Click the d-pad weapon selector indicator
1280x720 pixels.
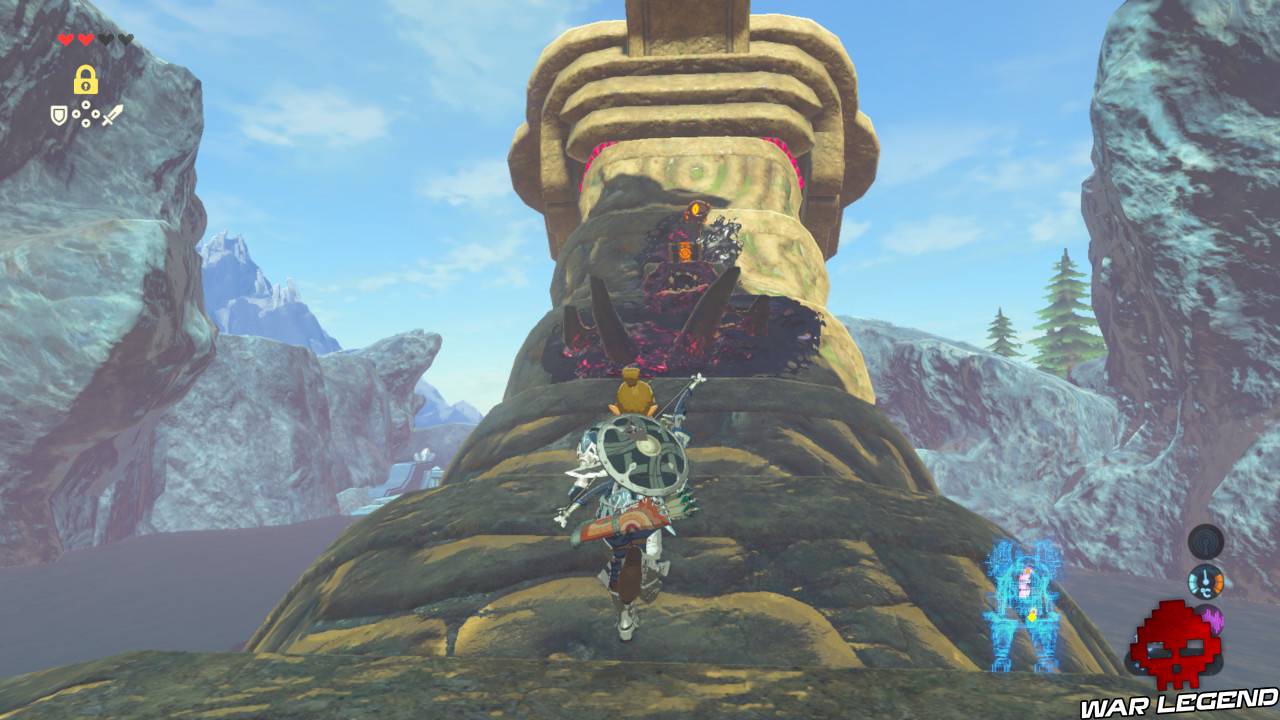(x=86, y=113)
